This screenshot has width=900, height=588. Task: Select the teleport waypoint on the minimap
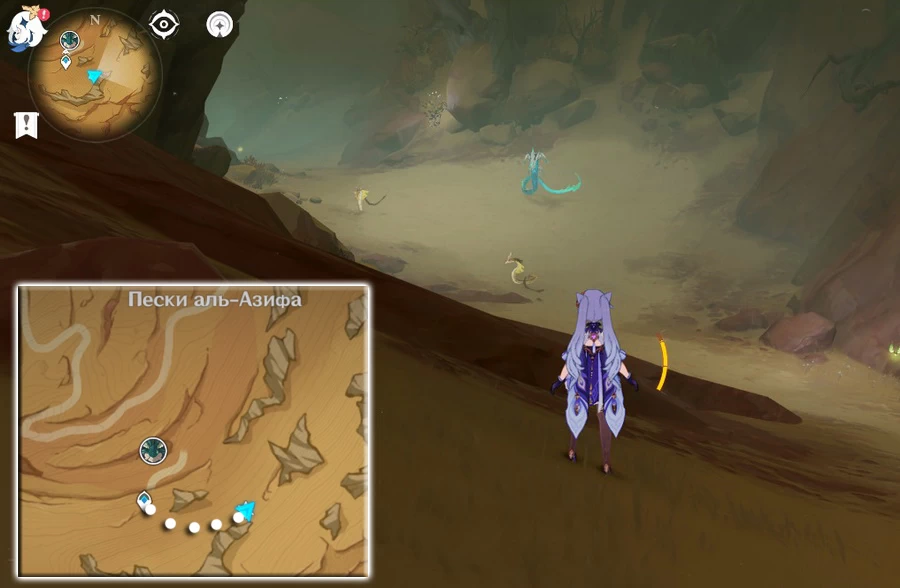coord(66,62)
